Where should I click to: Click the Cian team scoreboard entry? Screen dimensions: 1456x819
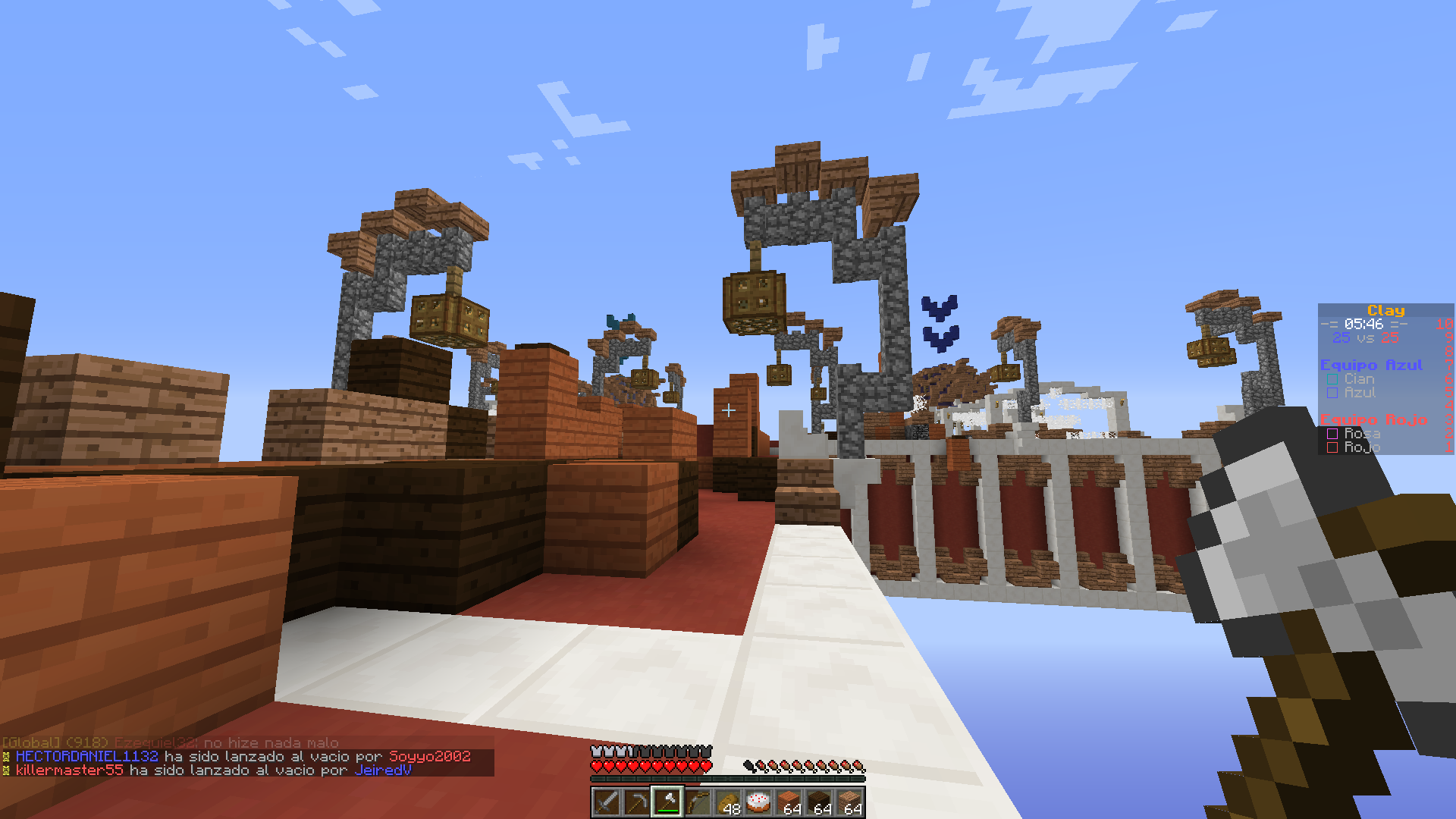[1358, 378]
